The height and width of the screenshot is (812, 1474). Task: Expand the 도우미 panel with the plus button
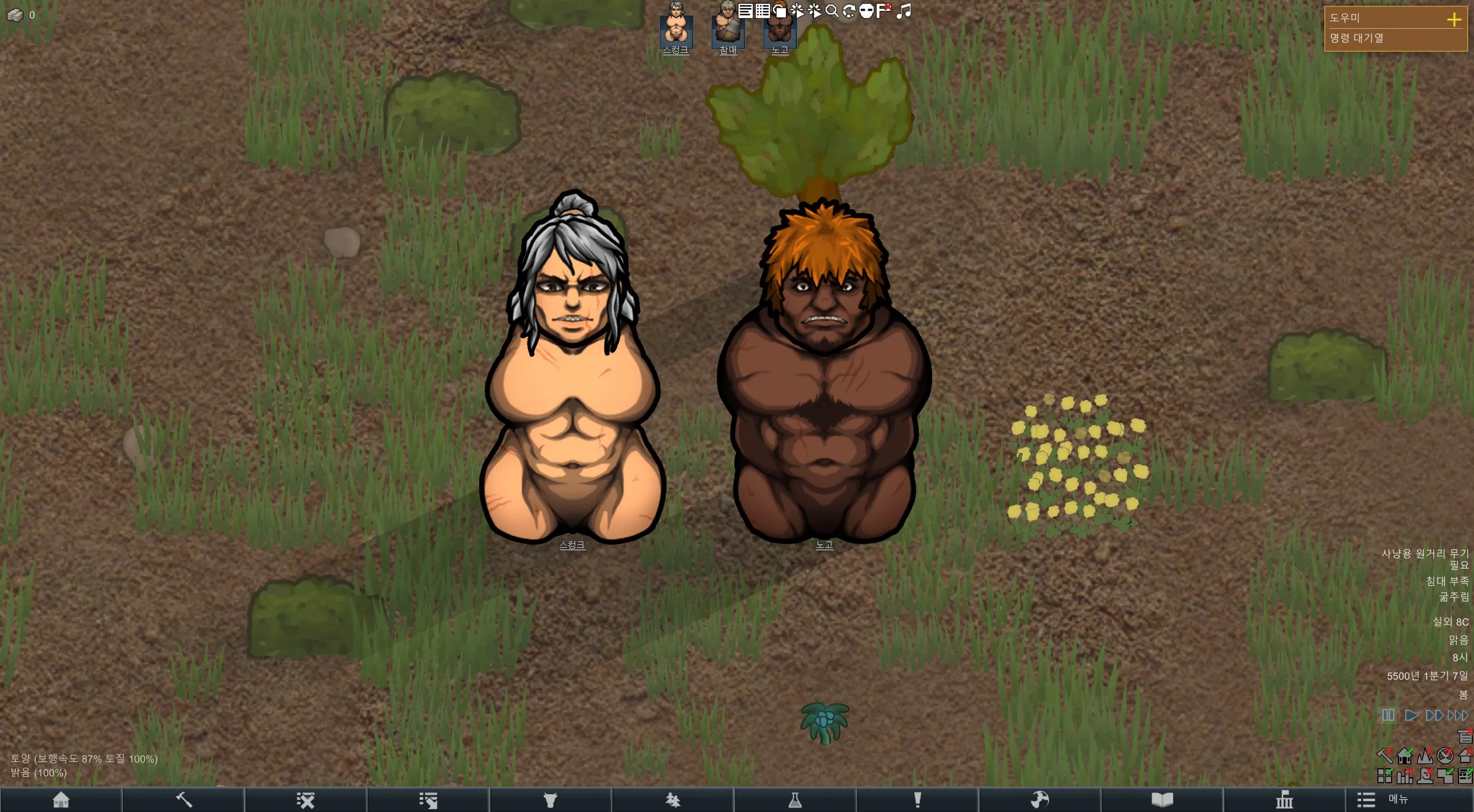pyautogui.click(x=1454, y=19)
